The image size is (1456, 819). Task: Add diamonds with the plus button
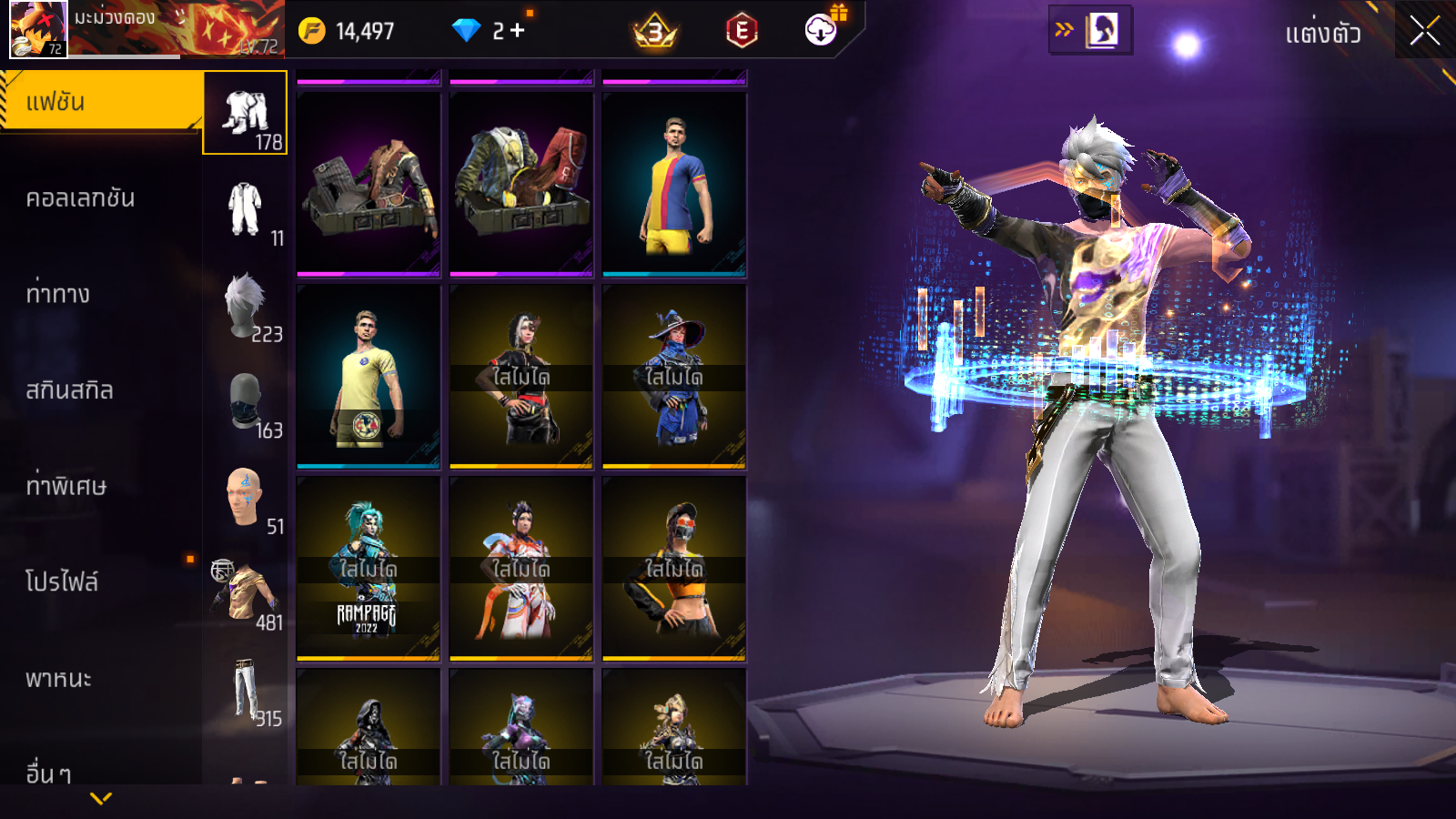pos(518,31)
